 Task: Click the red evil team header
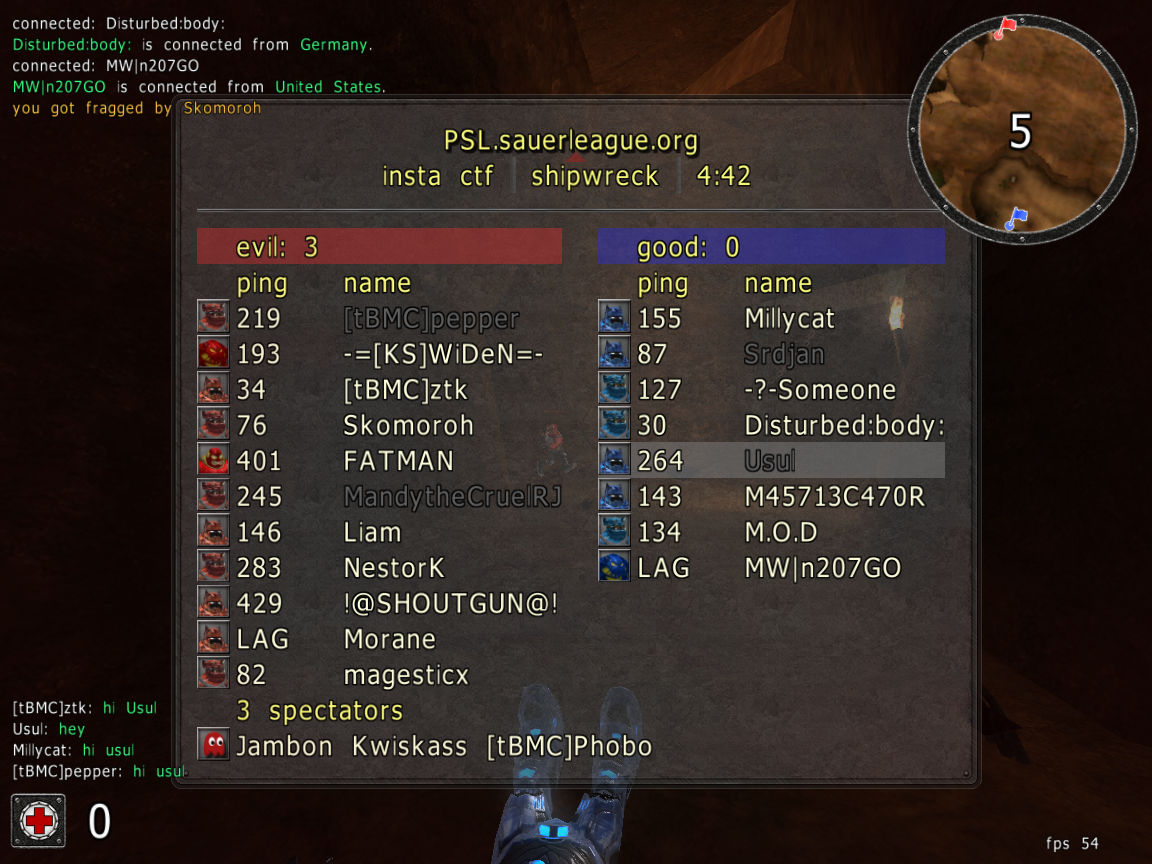(379, 246)
